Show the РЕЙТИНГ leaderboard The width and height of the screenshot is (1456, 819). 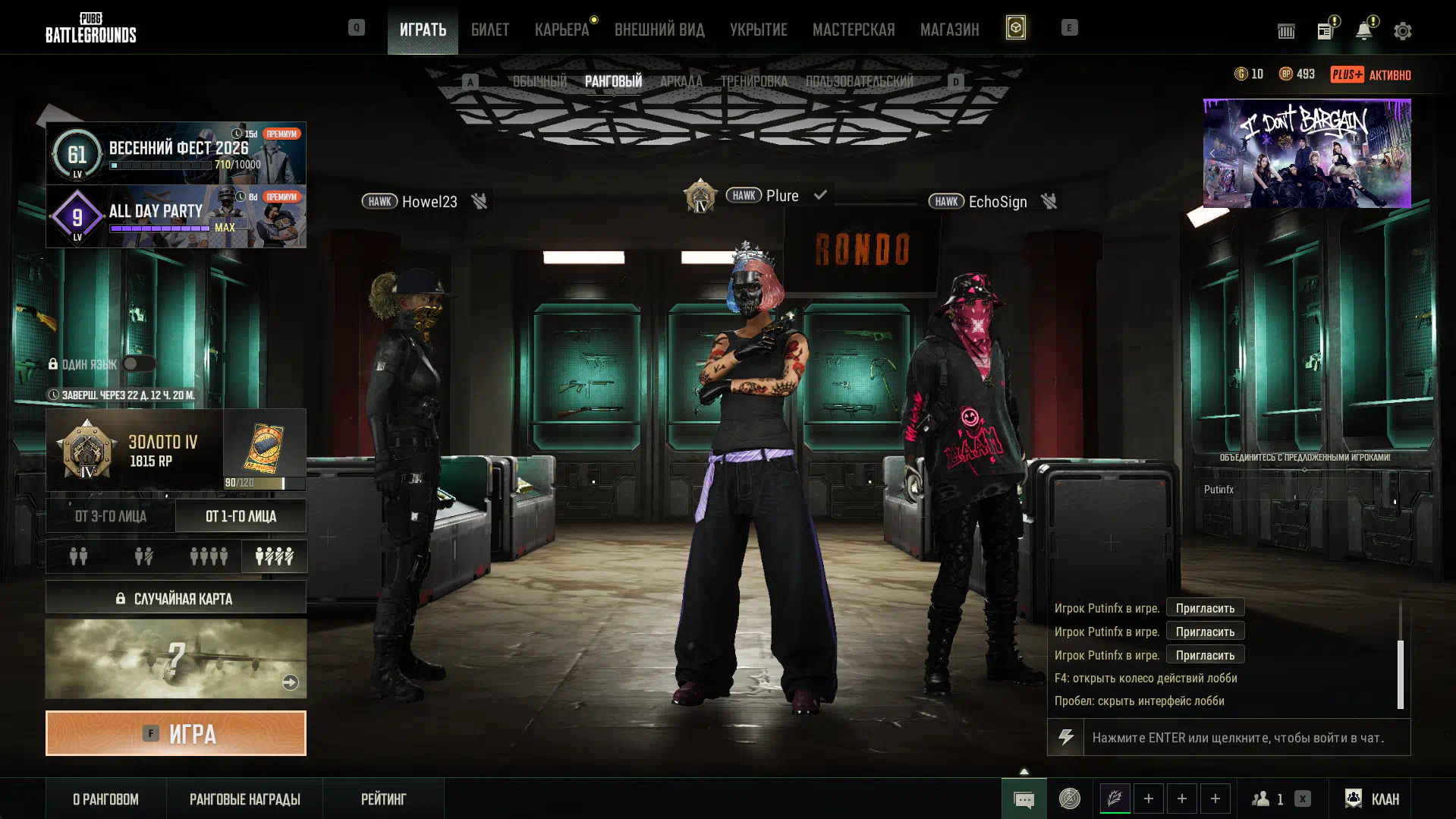383,799
